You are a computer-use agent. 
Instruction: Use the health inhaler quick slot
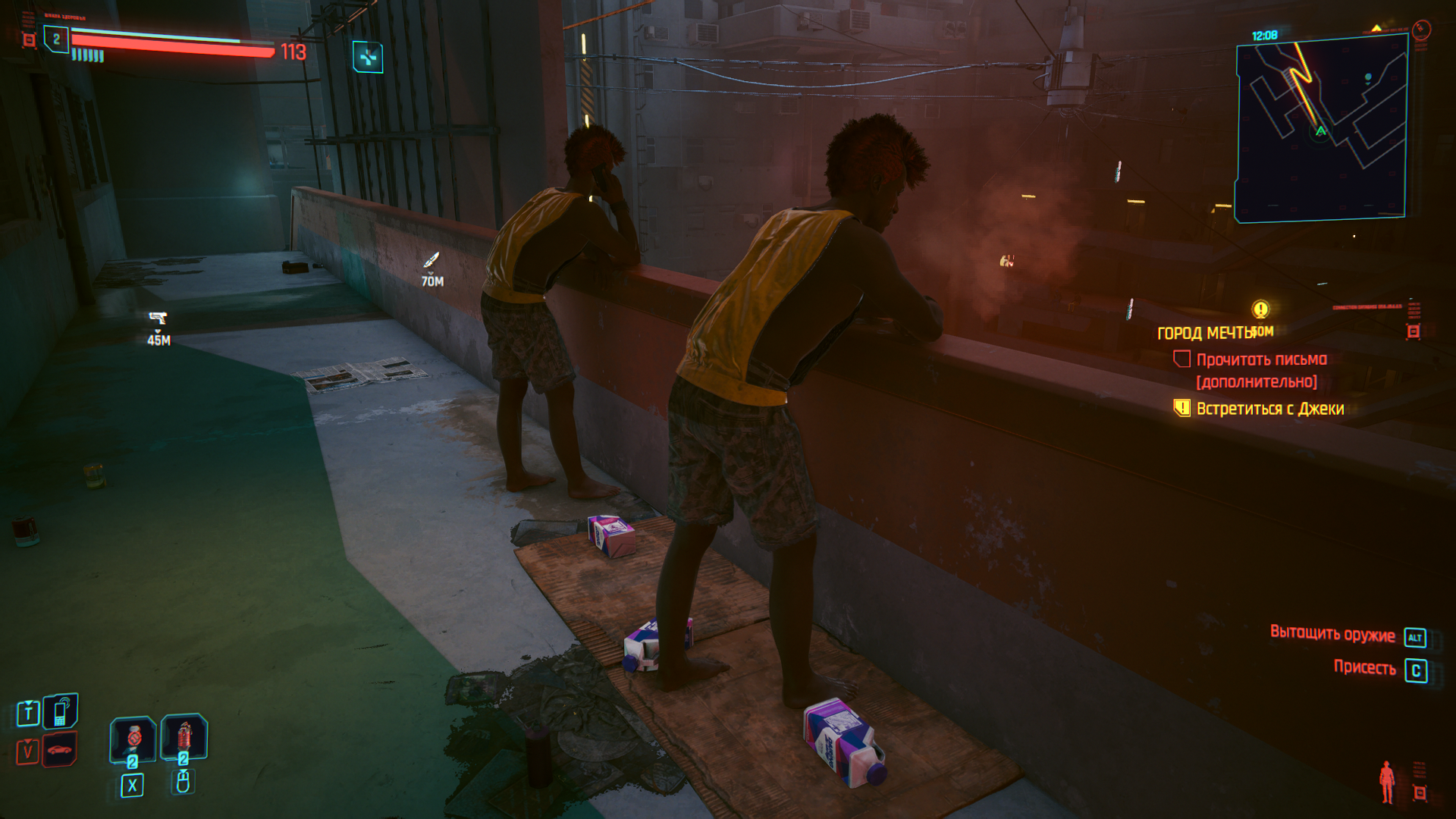point(133,738)
